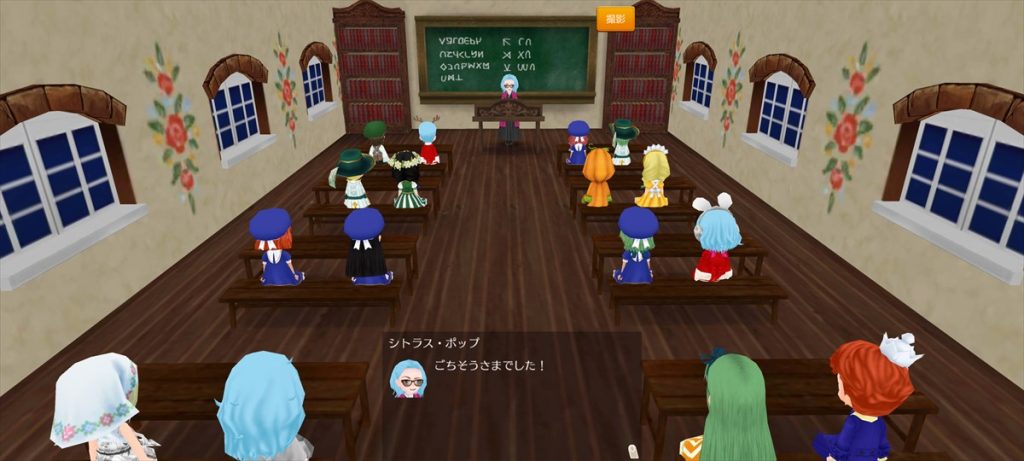Tap the orange 撮影 photo button
The width and height of the screenshot is (1024, 461).
615,19
